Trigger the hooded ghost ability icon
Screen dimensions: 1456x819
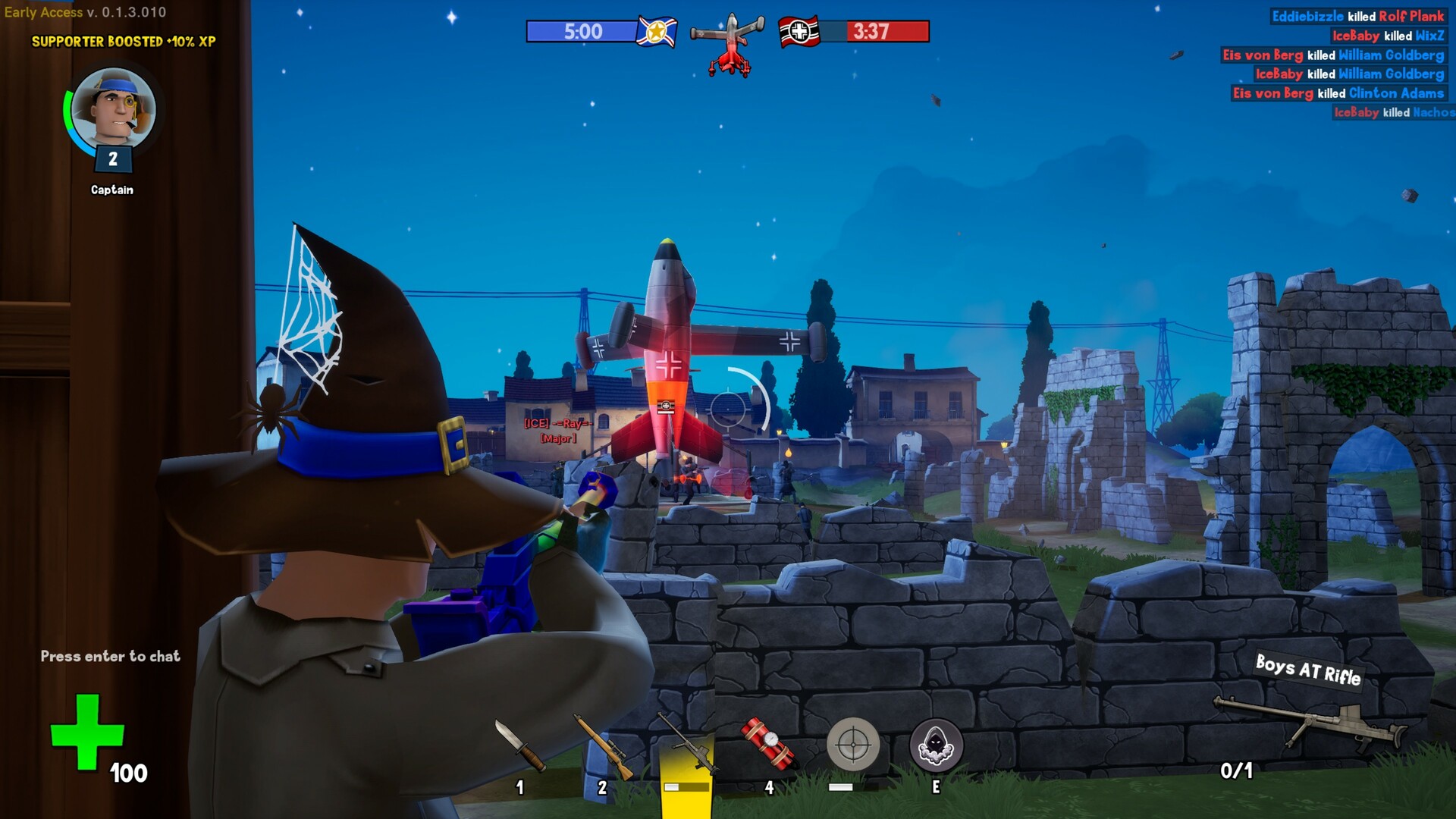(x=936, y=745)
